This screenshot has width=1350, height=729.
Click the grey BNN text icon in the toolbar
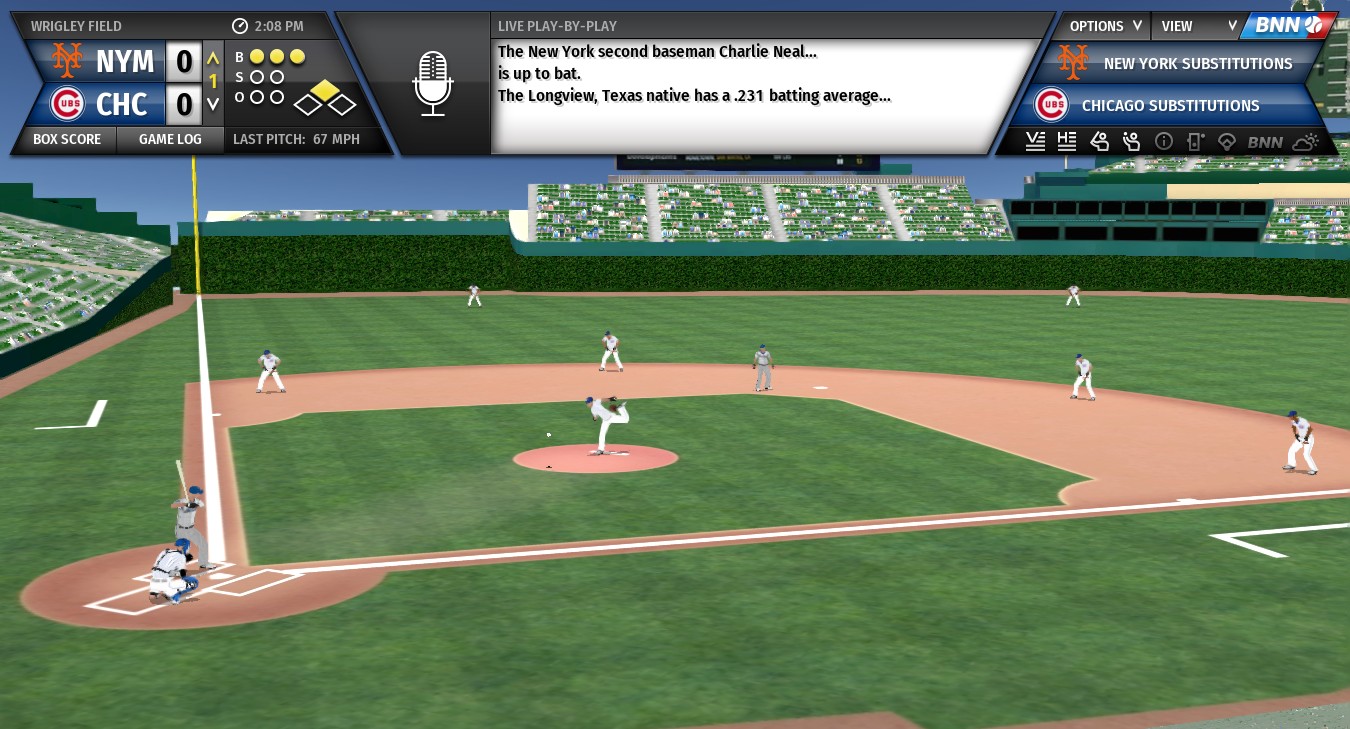1265,142
